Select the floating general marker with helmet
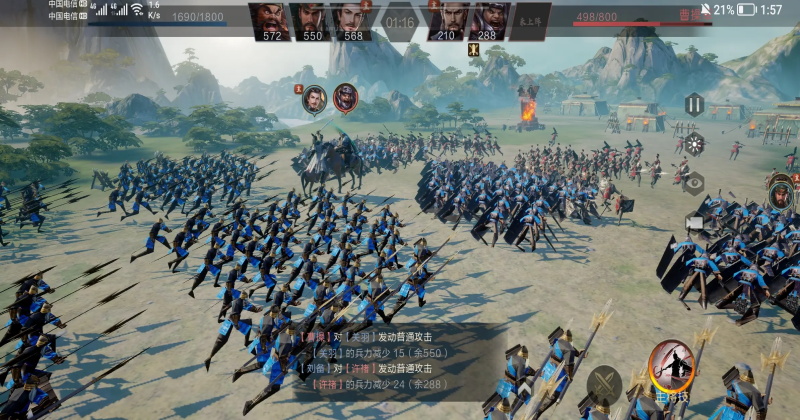 coord(345,97)
